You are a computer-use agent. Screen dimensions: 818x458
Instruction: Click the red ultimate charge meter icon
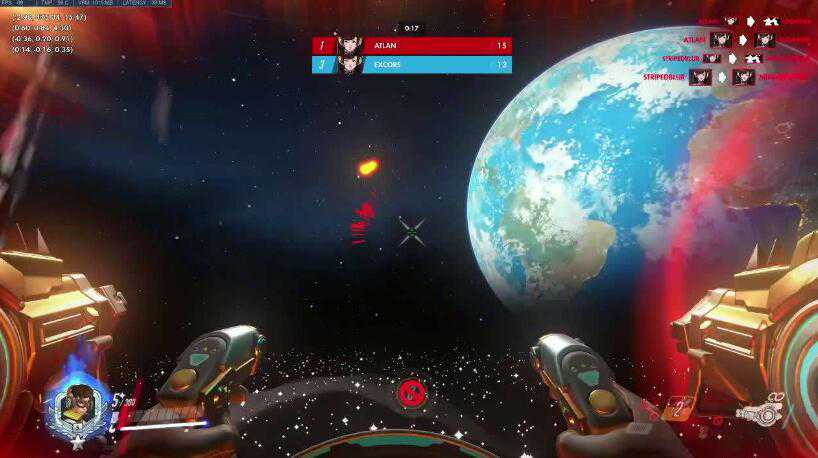[x=409, y=393]
